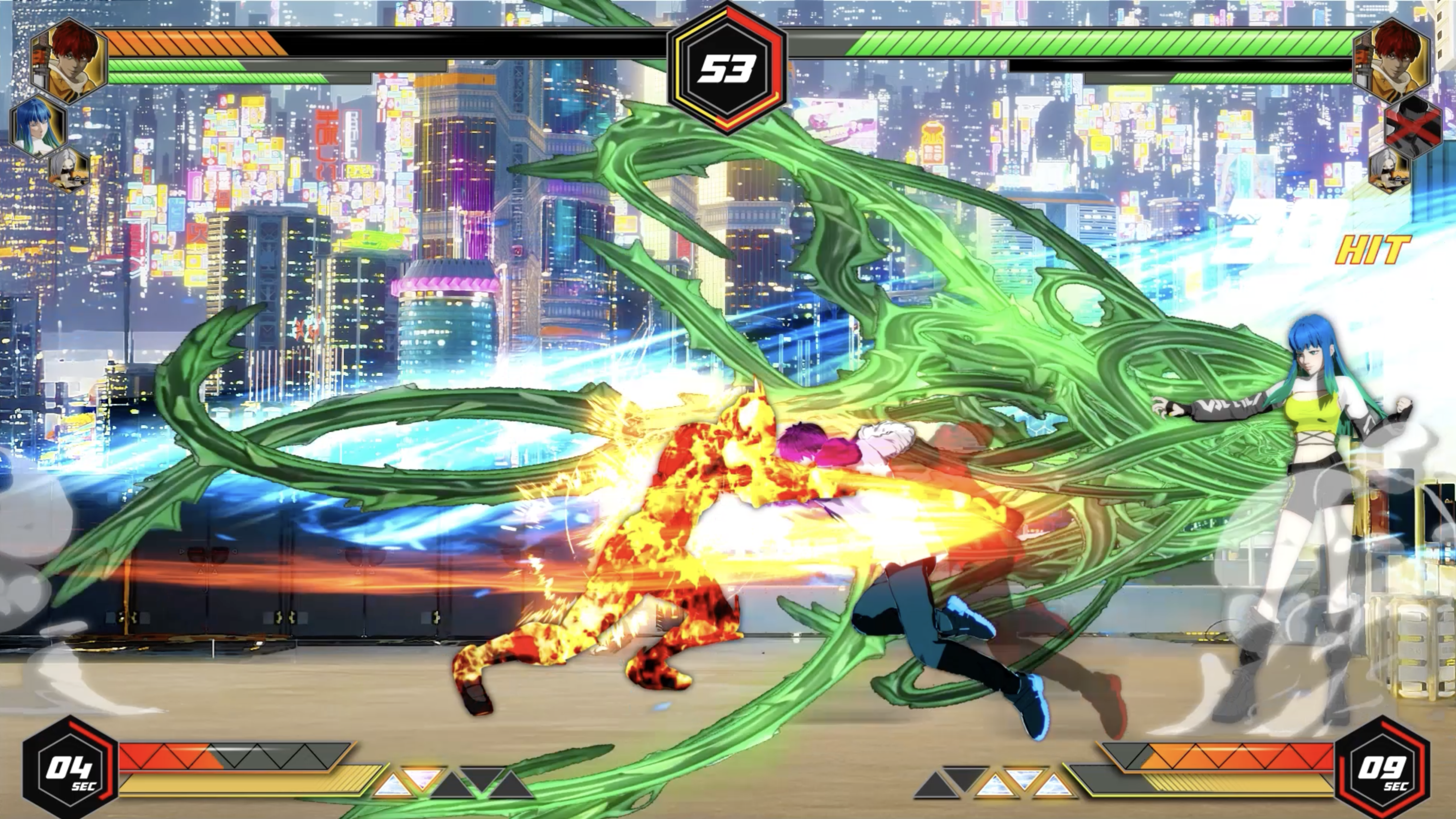Choose player two's silver-haired teammate portrait
Screen dimensions: 1456x819
(x=1389, y=168)
